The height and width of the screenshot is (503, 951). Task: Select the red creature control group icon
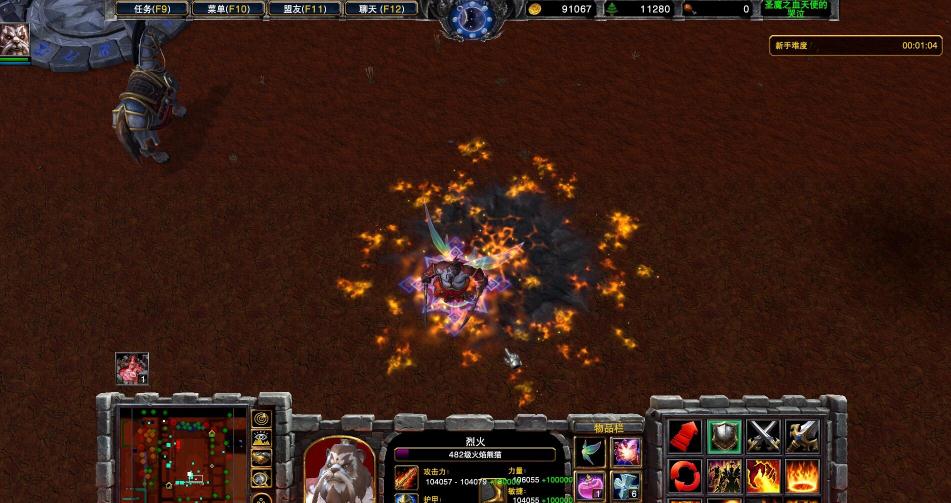[132, 367]
